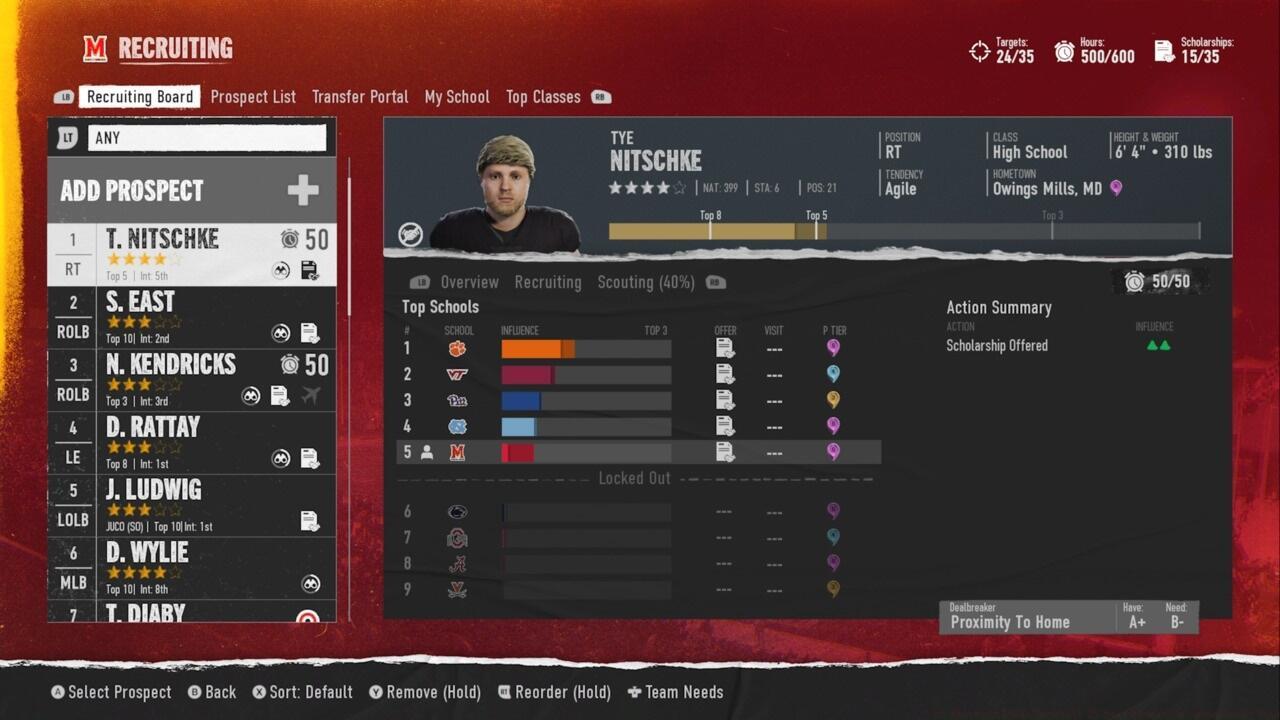Pick N. Kendricks prospect row

point(191,380)
